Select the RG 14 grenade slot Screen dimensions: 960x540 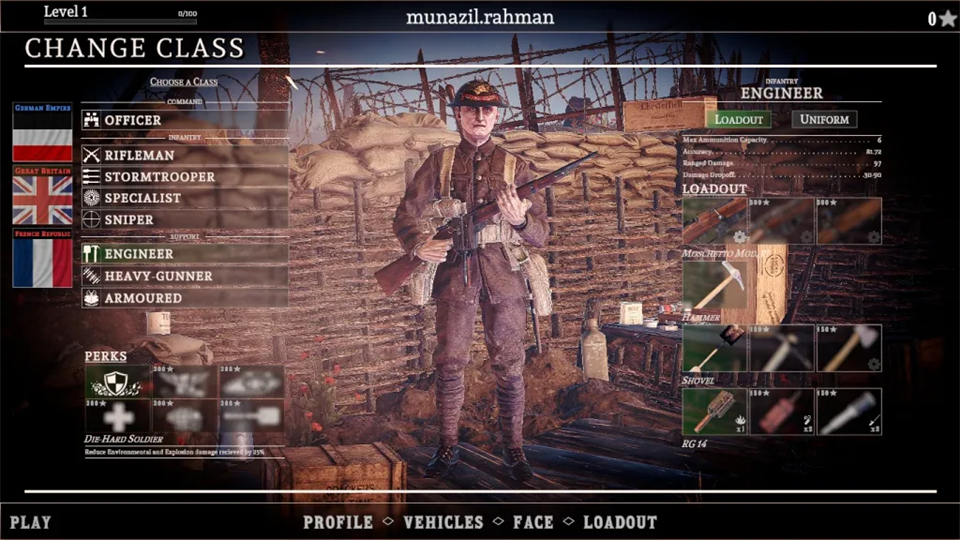pyautogui.click(x=714, y=411)
